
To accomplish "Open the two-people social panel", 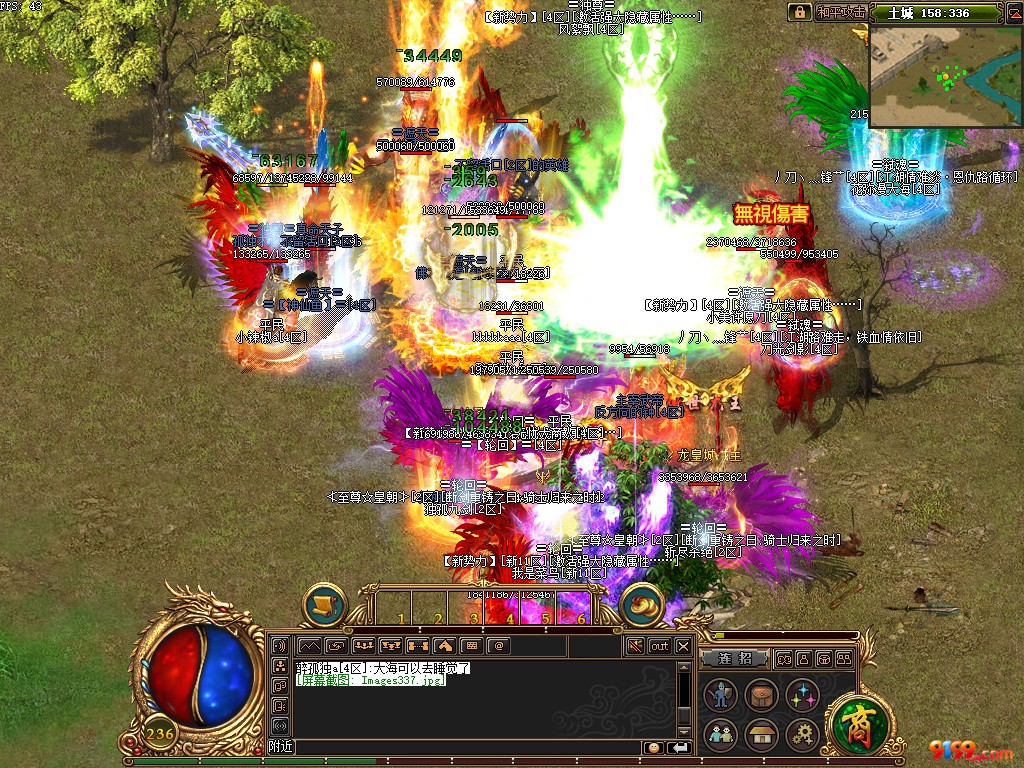I will (x=721, y=735).
